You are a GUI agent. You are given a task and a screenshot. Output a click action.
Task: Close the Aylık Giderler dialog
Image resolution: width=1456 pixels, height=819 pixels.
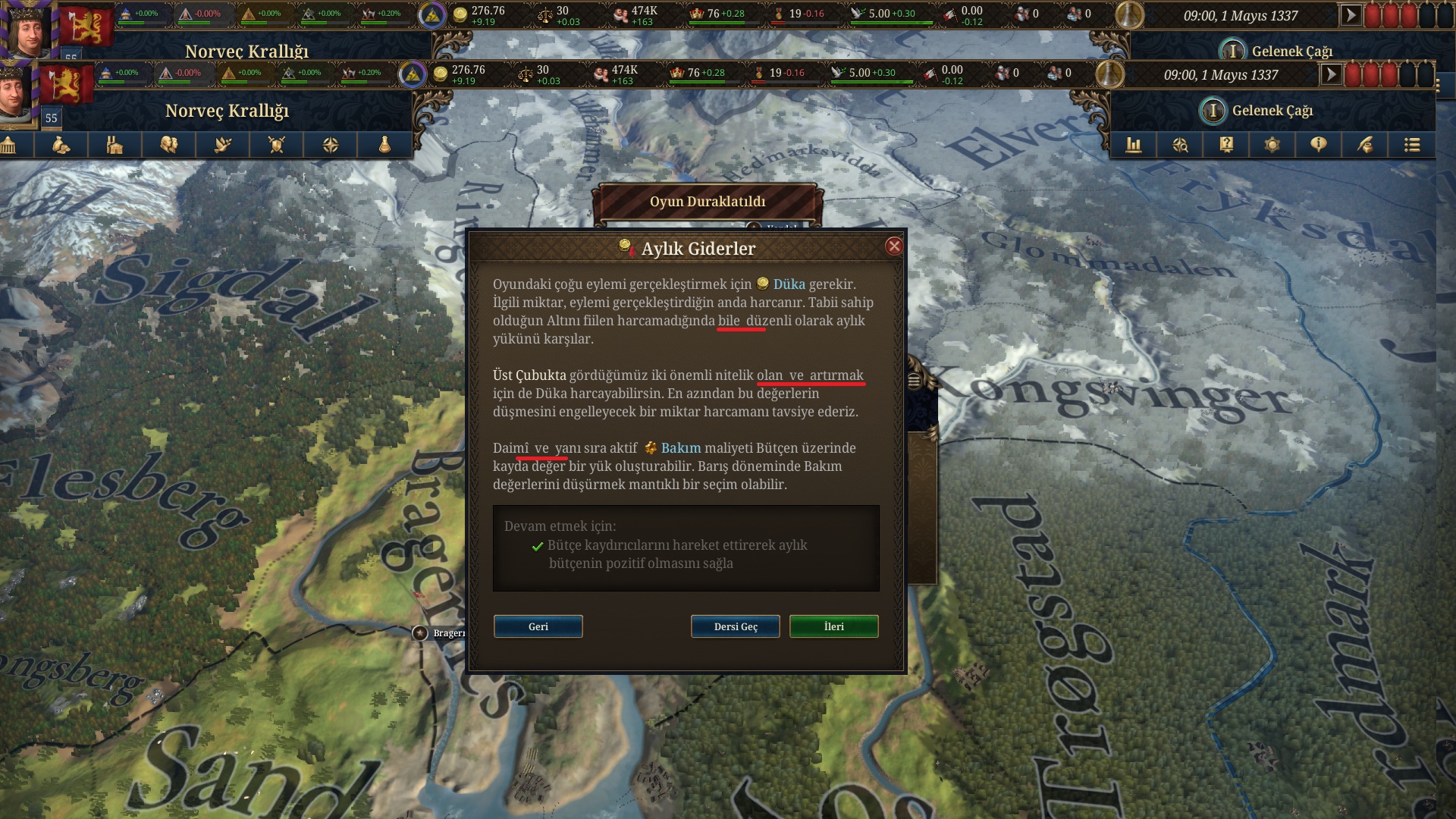coord(893,245)
